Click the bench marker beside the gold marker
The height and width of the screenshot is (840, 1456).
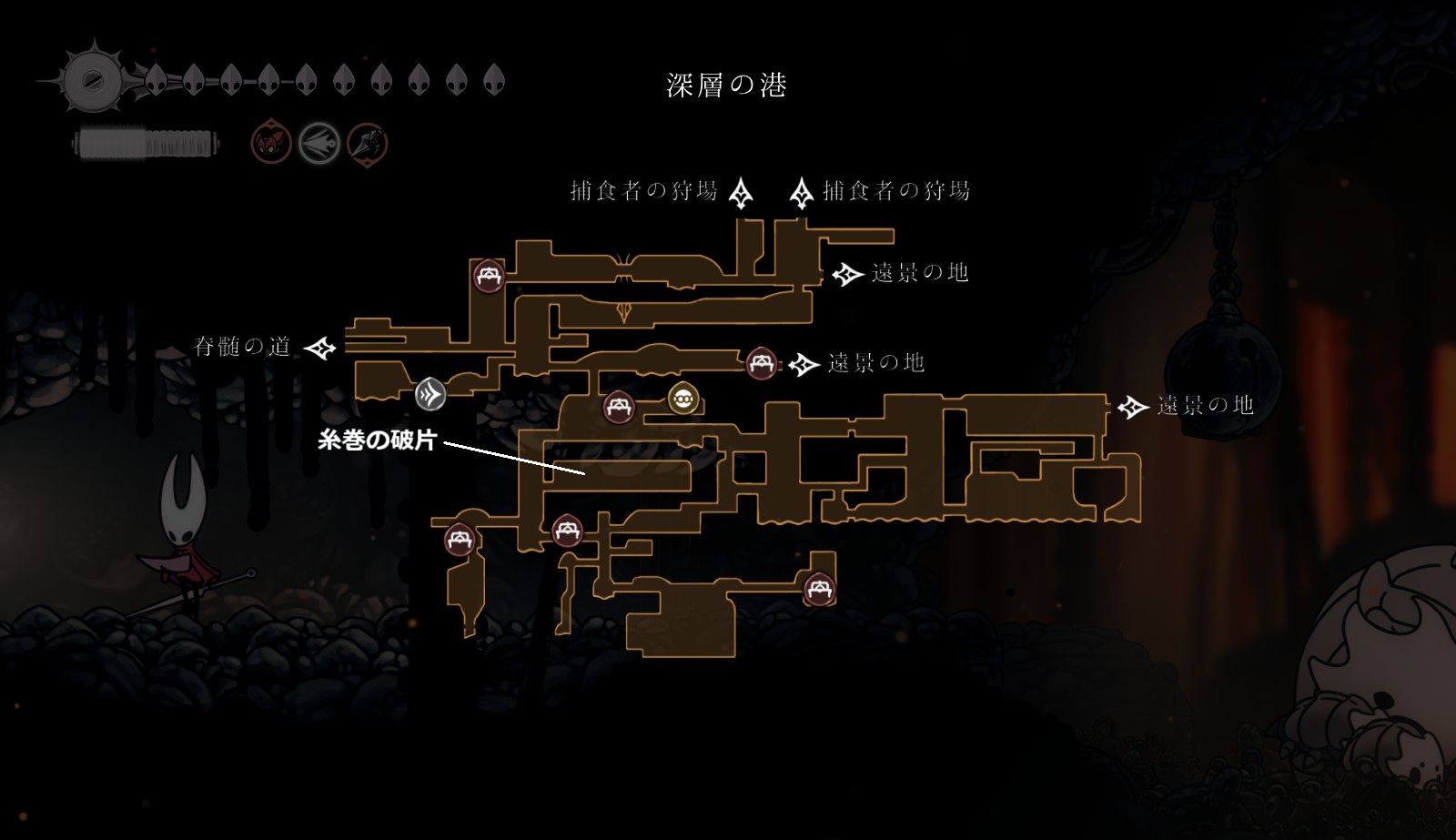coord(619,406)
